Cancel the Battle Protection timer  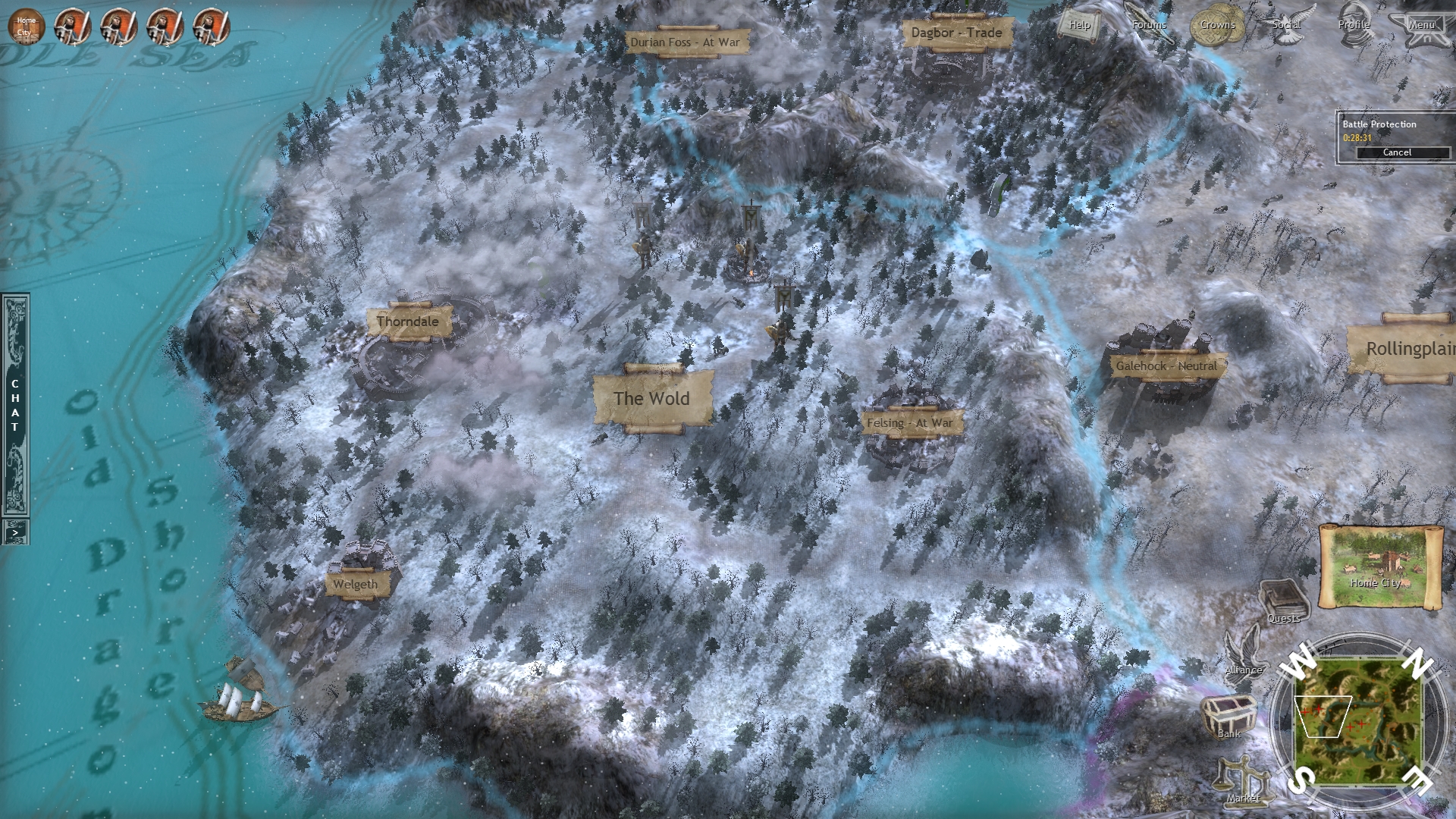coord(1398,152)
